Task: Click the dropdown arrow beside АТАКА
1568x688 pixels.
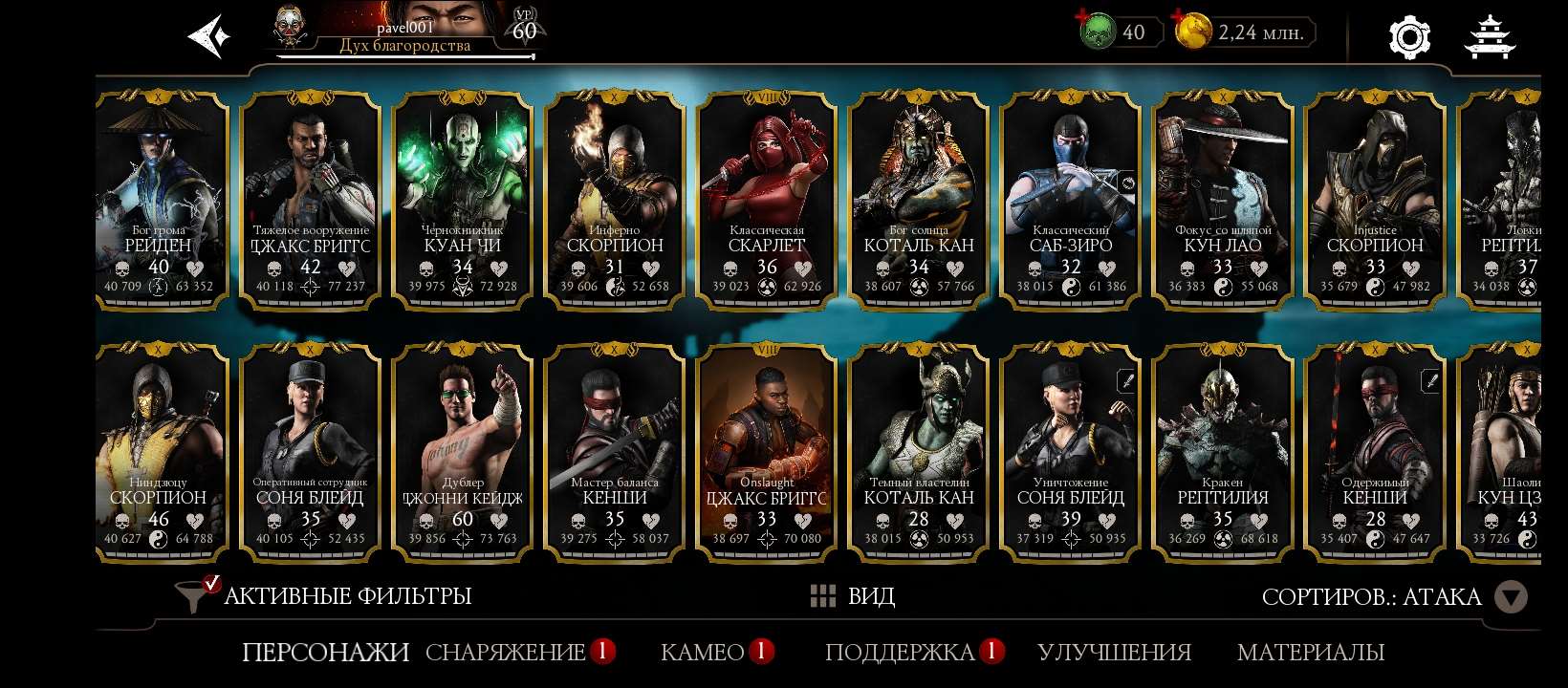Action: click(x=1512, y=594)
